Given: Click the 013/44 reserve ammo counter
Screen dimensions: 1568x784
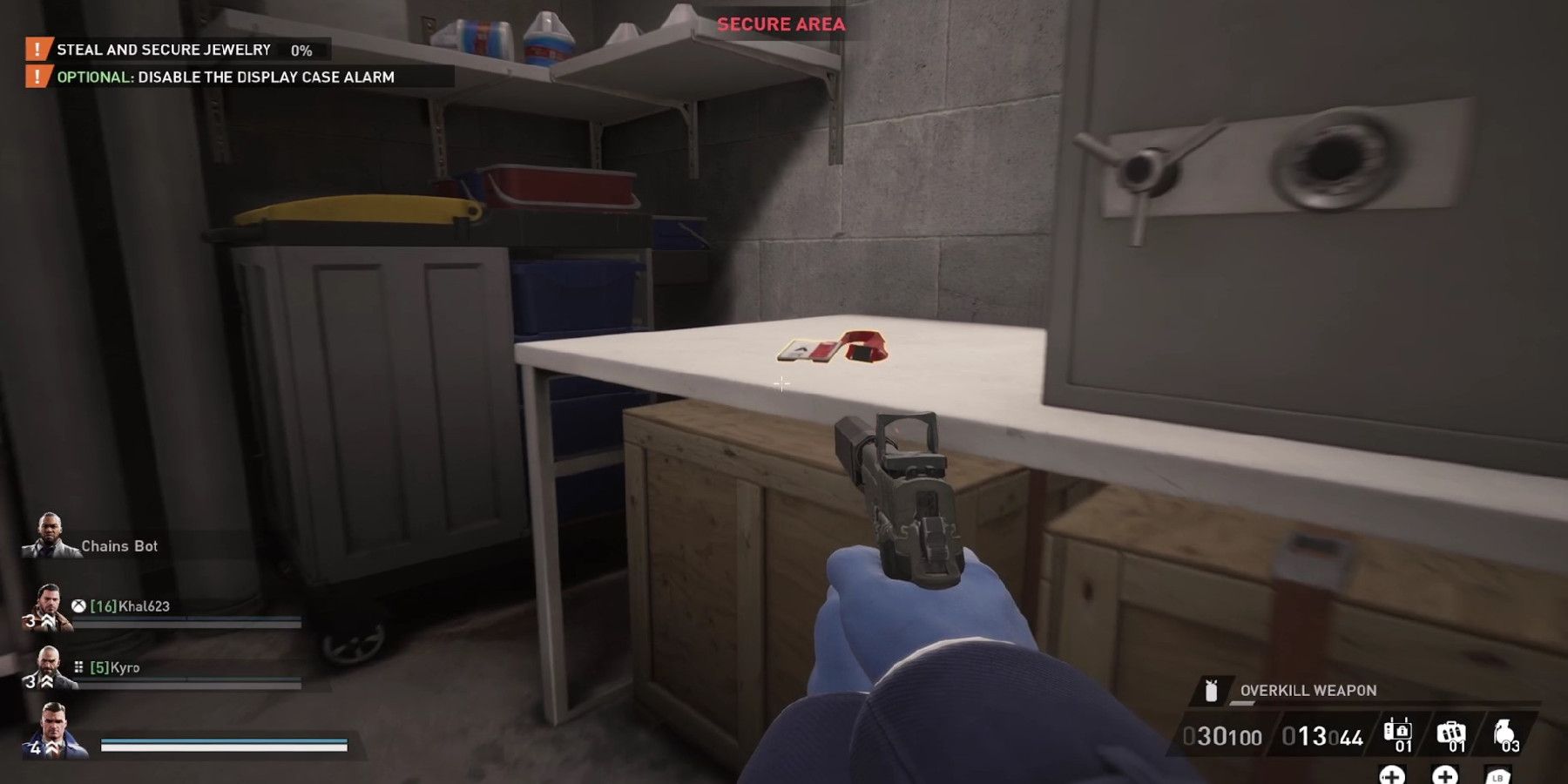Looking at the screenshot, I should [1323, 735].
